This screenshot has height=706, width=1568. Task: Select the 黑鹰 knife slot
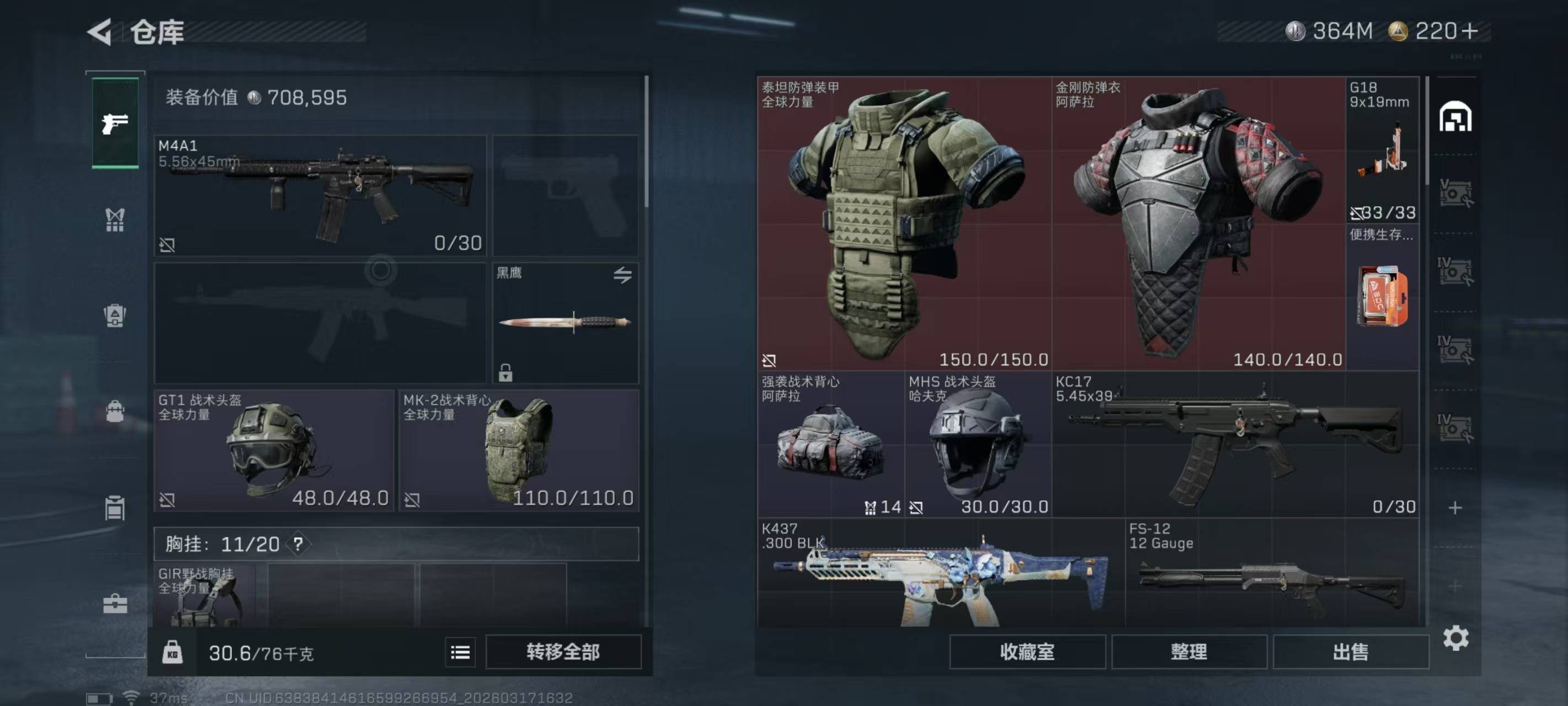(565, 322)
